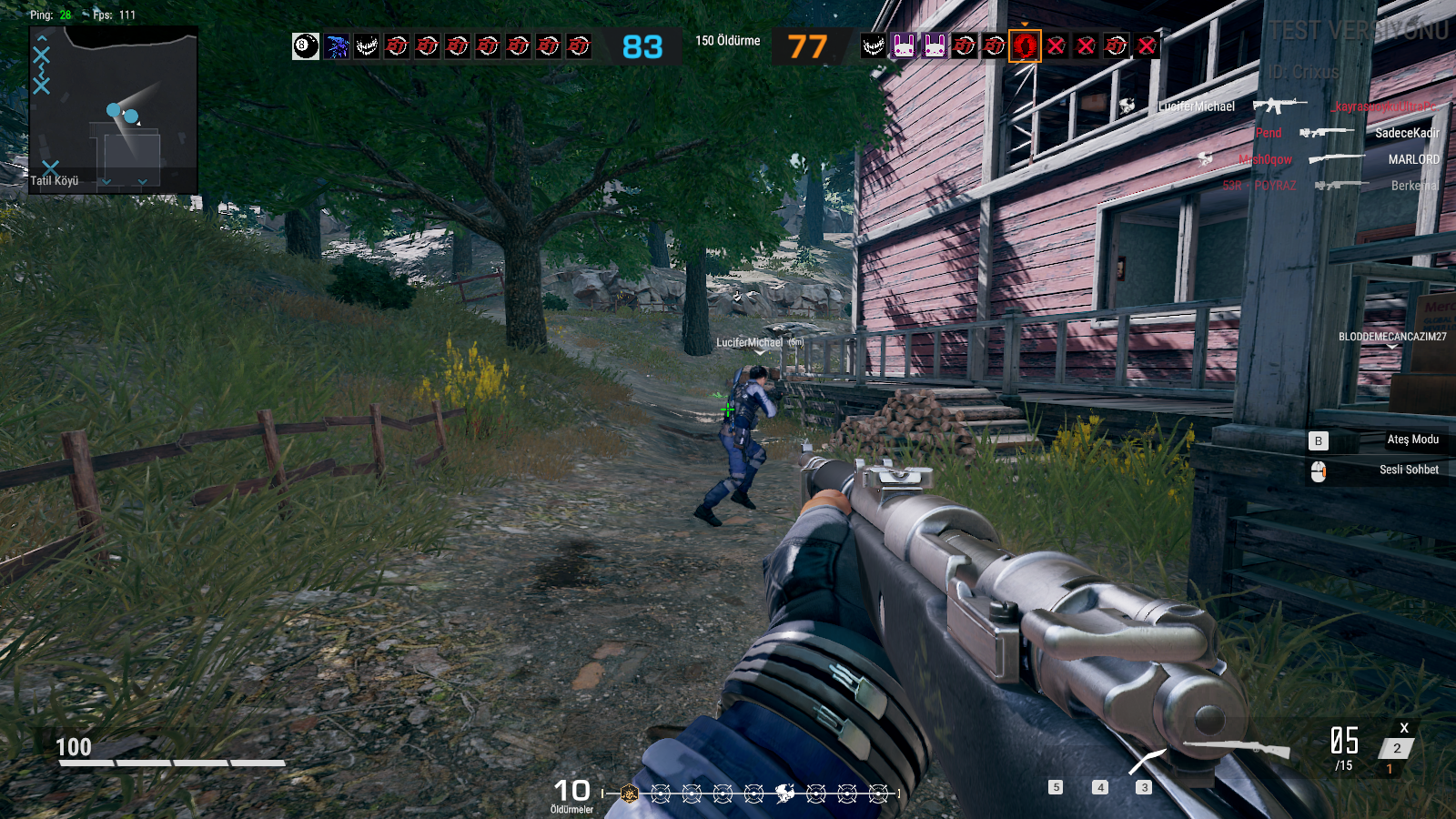
Task: Open the Tatil Köyü minimap
Action: [114, 109]
